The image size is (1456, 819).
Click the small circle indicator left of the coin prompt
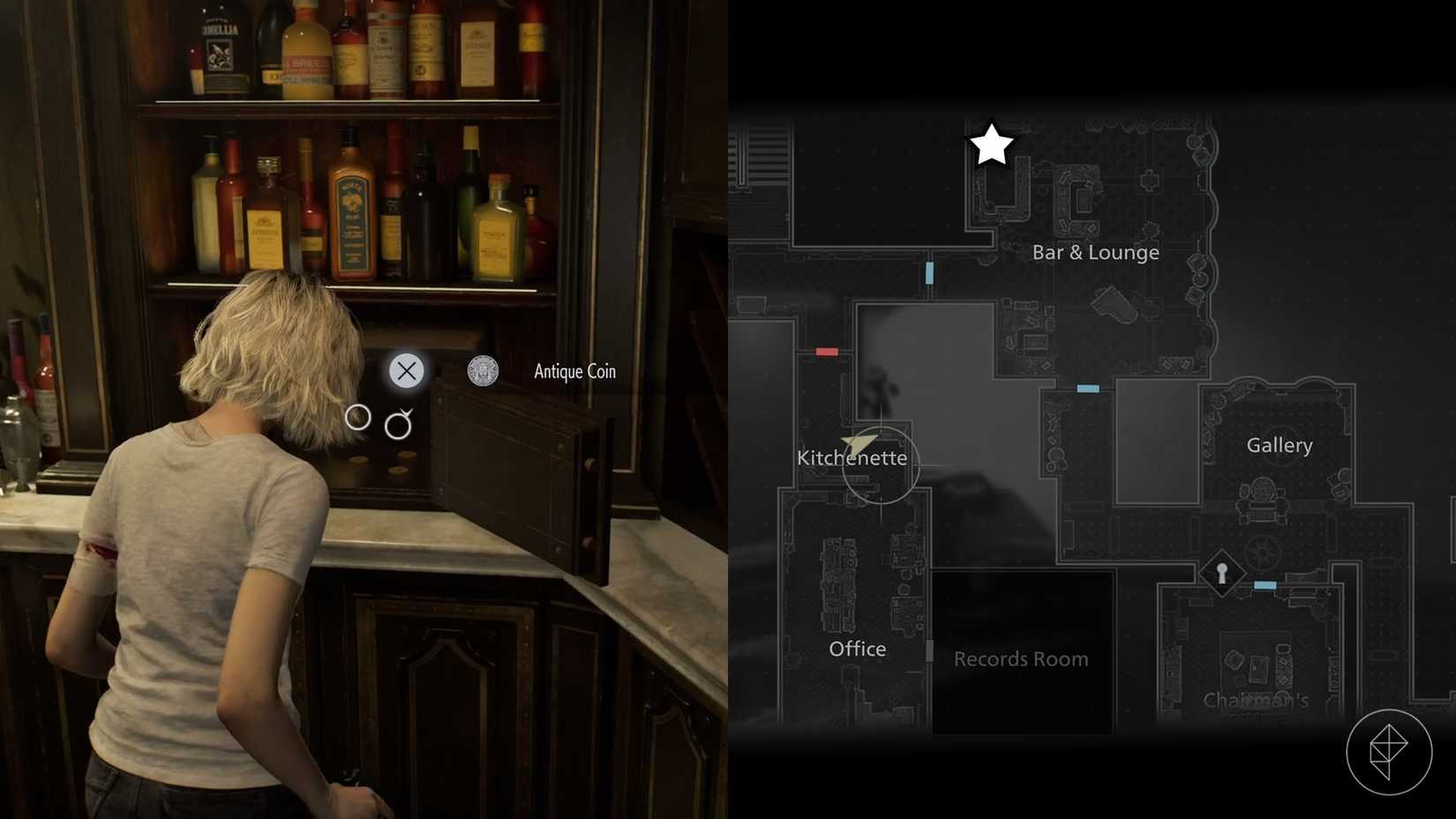[358, 418]
